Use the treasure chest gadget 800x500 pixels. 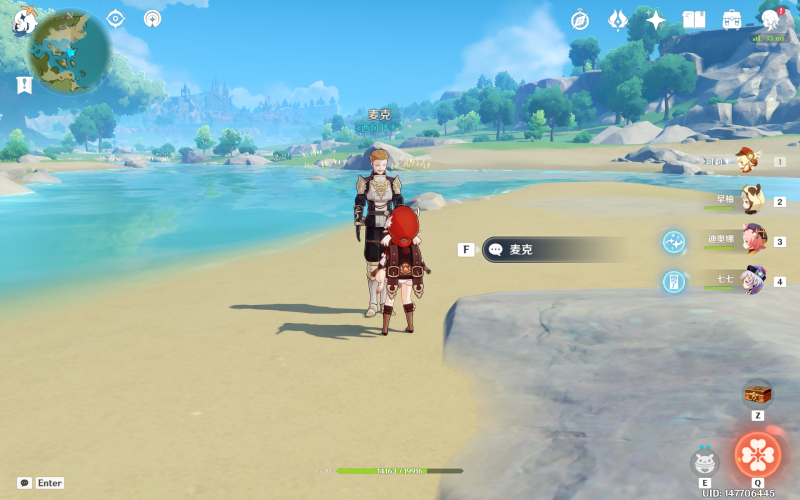pyautogui.click(x=757, y=393)
